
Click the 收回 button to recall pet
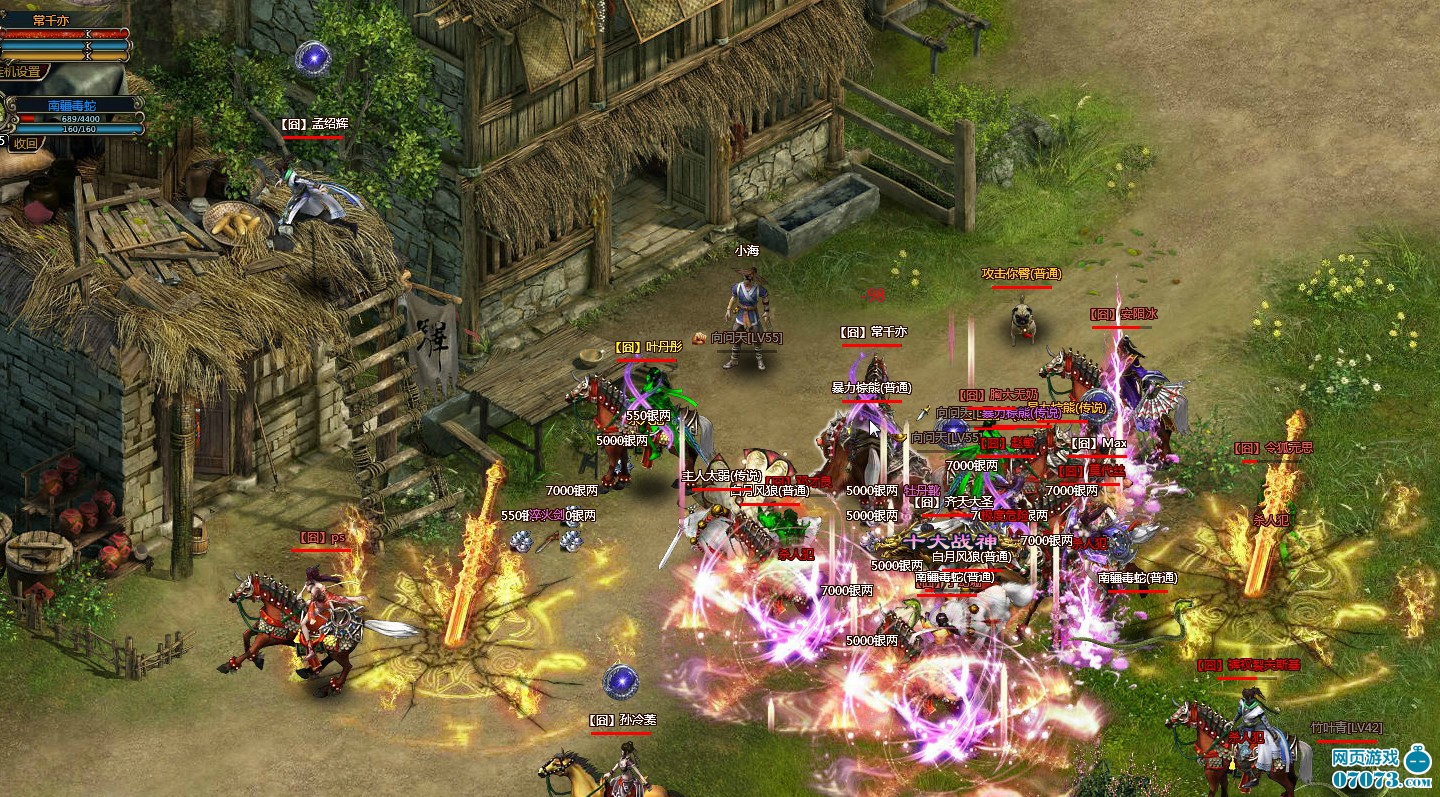pyautogui.click(x=25, y=143)
